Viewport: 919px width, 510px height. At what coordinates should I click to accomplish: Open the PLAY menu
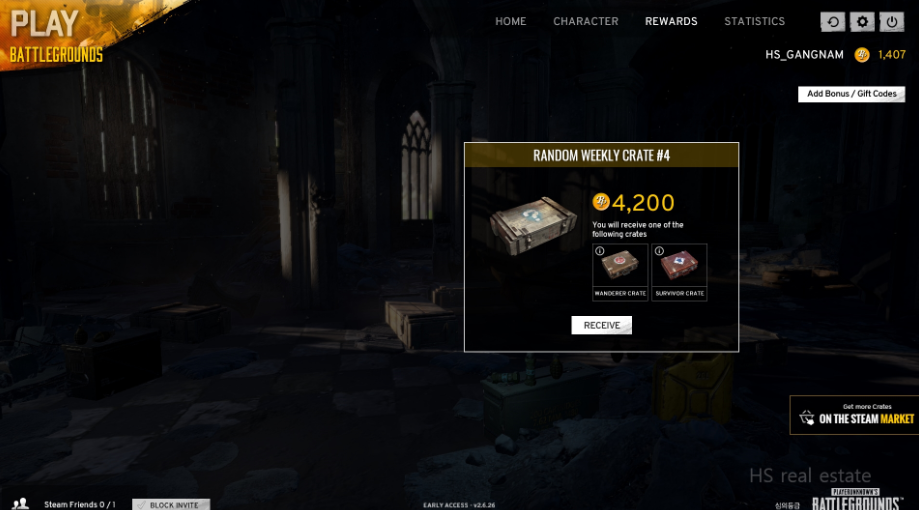(x=45, y=23)
